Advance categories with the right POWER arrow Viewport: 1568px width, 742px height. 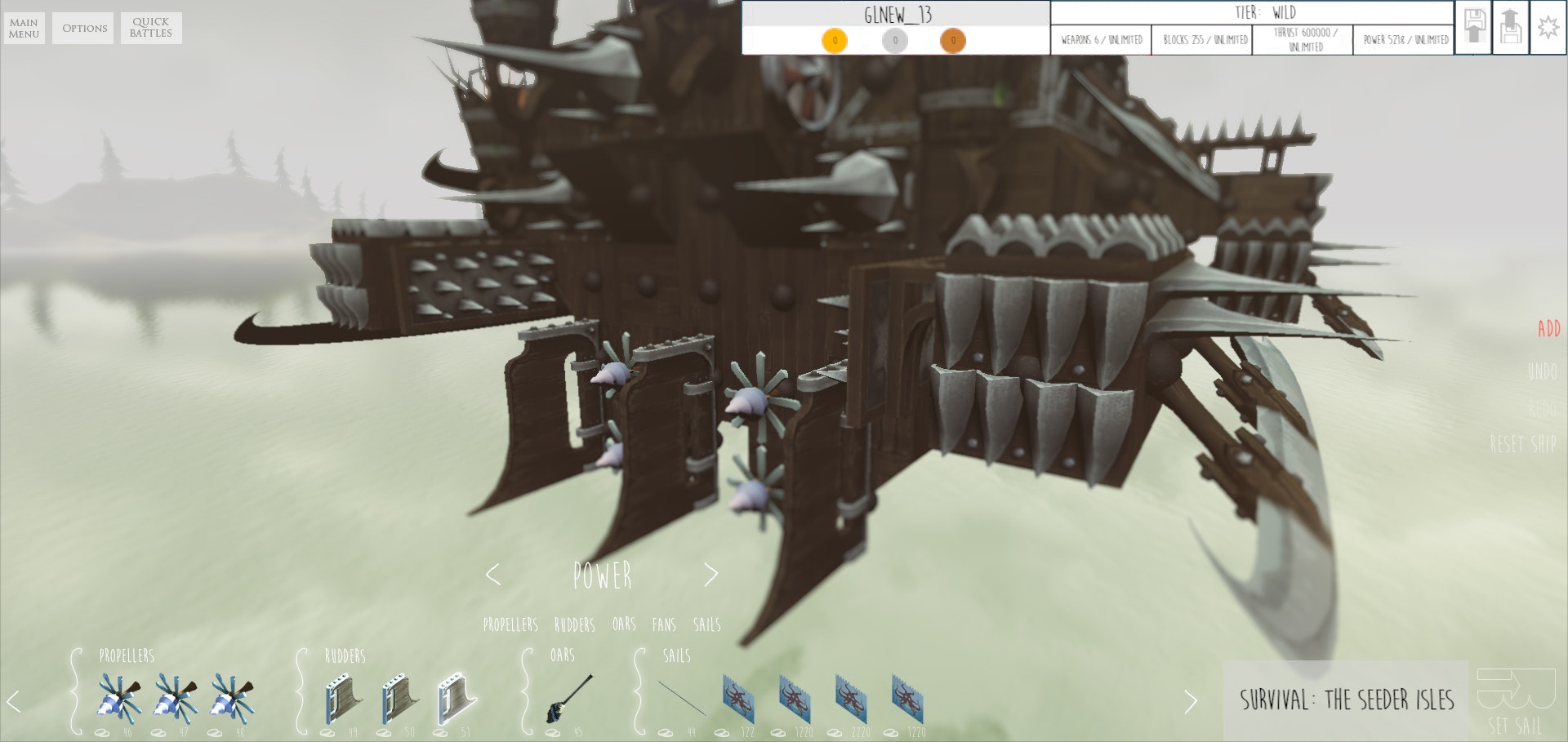coord(711,574)
